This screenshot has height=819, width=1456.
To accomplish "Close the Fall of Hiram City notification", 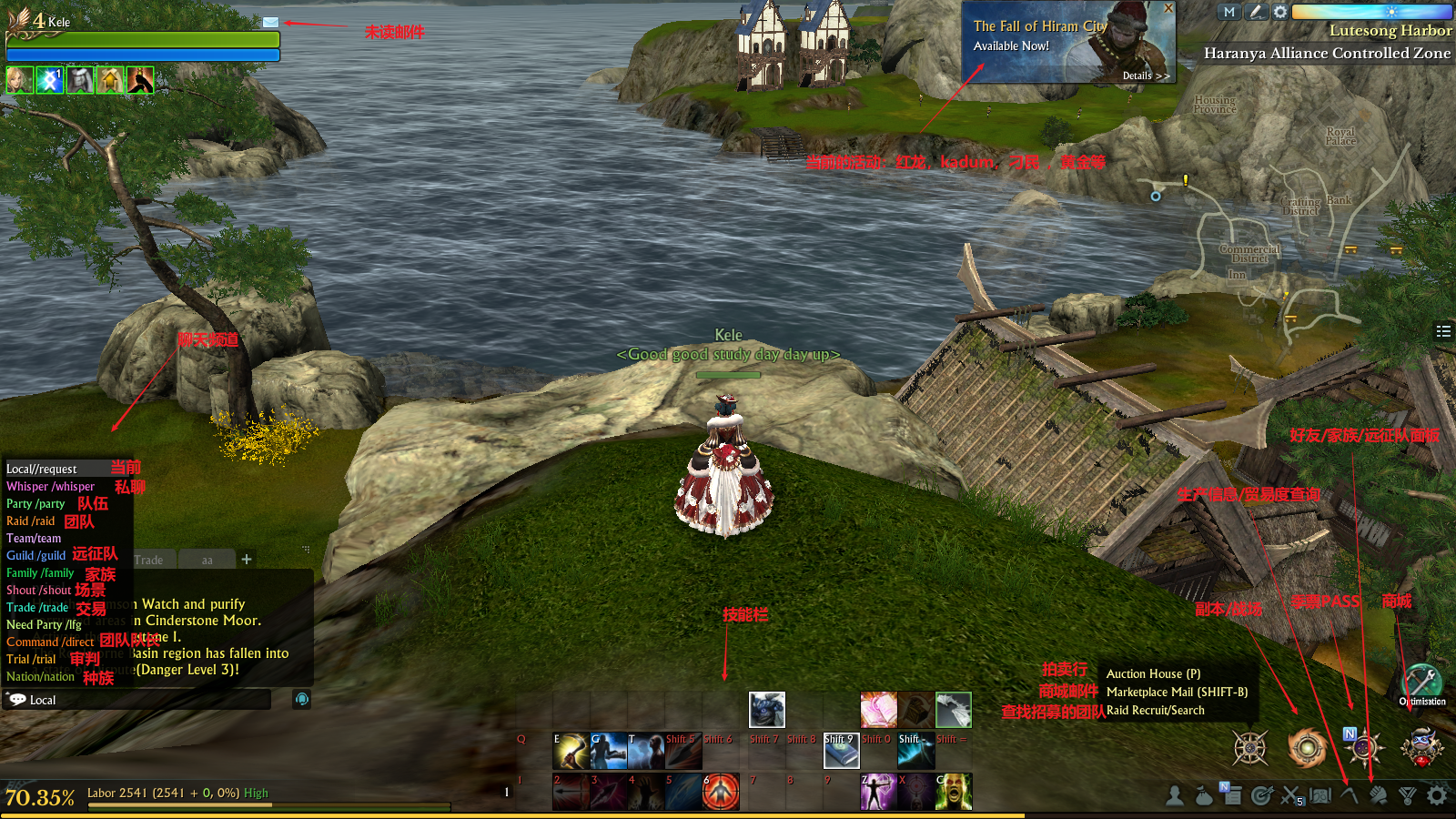I will 1168,8.
